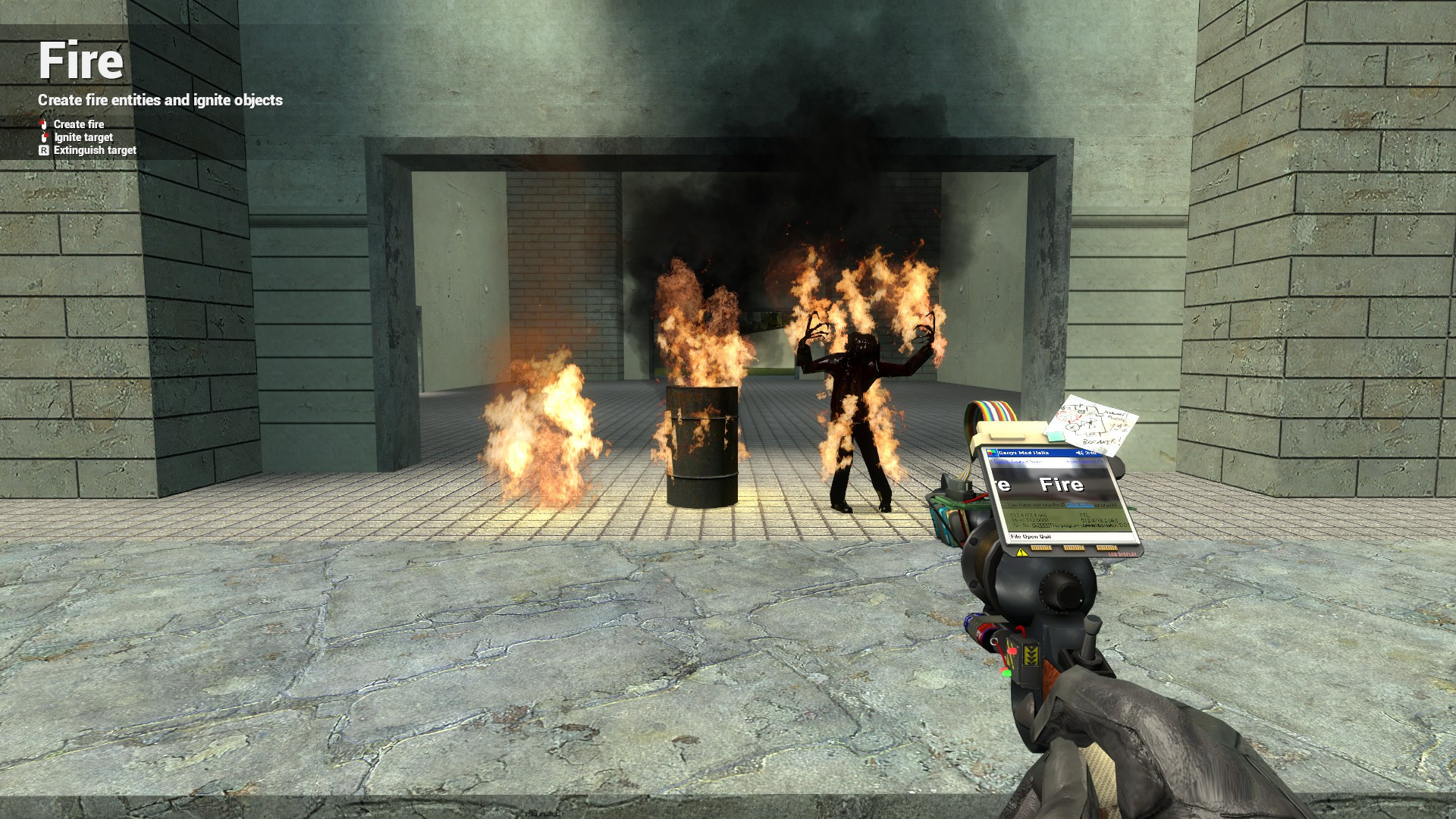This screenshot has height=819, width=1456.
Task: Select Quit from the toolgun menu bar
Action: click(x=1045, y=536)
